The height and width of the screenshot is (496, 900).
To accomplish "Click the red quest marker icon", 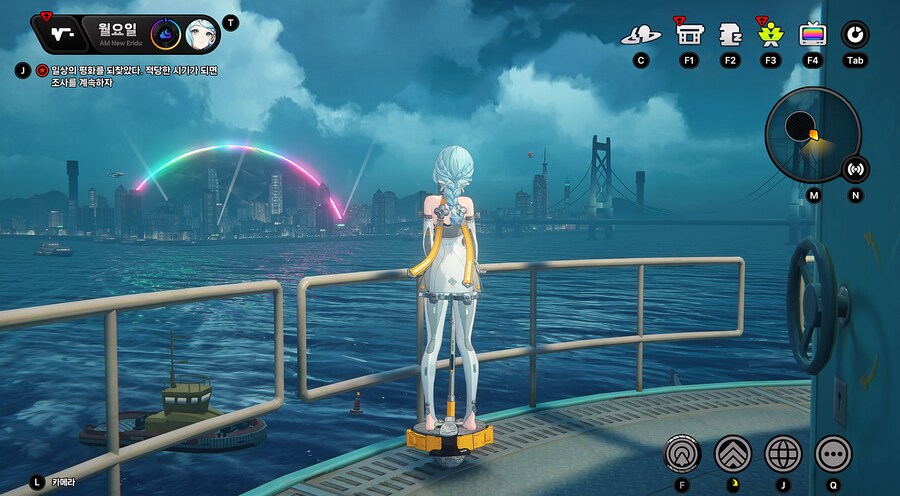I will 42,70.
